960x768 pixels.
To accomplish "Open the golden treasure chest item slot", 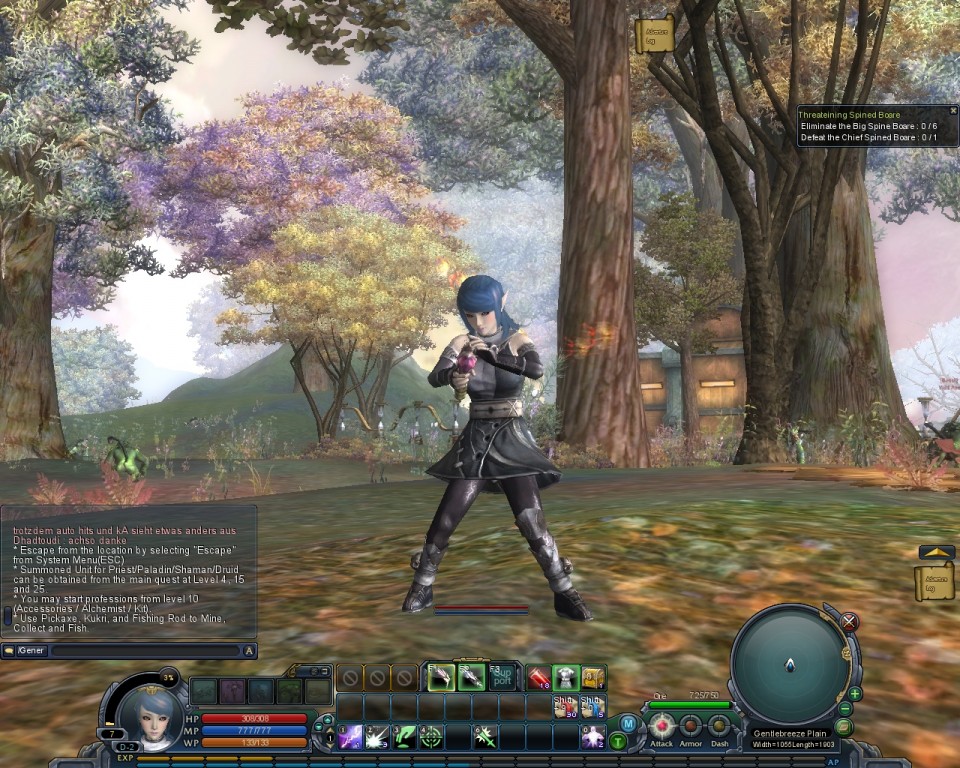I will 593,678.
